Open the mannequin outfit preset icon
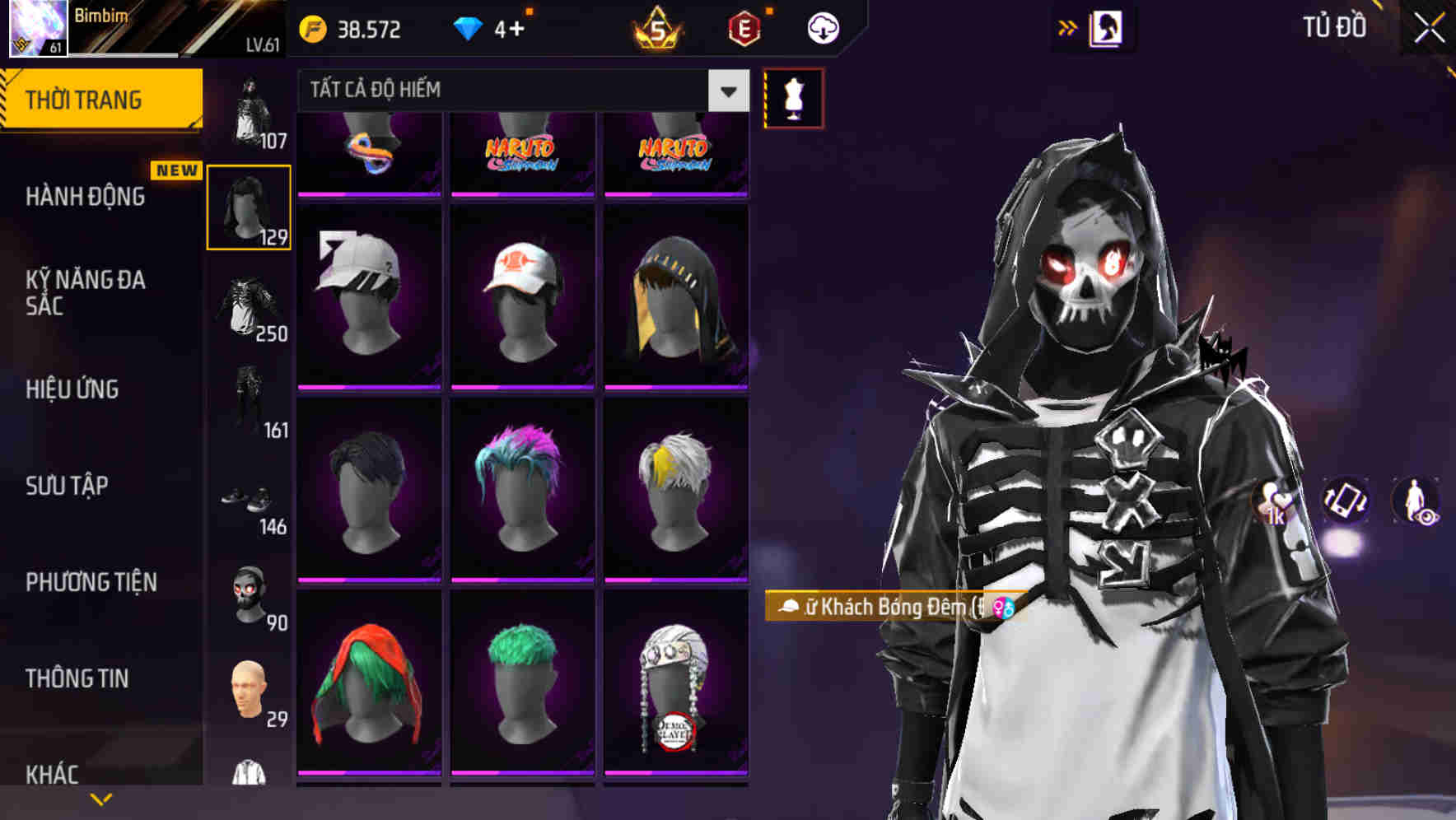The image size is (1456, 820). (x=792, y=97)
